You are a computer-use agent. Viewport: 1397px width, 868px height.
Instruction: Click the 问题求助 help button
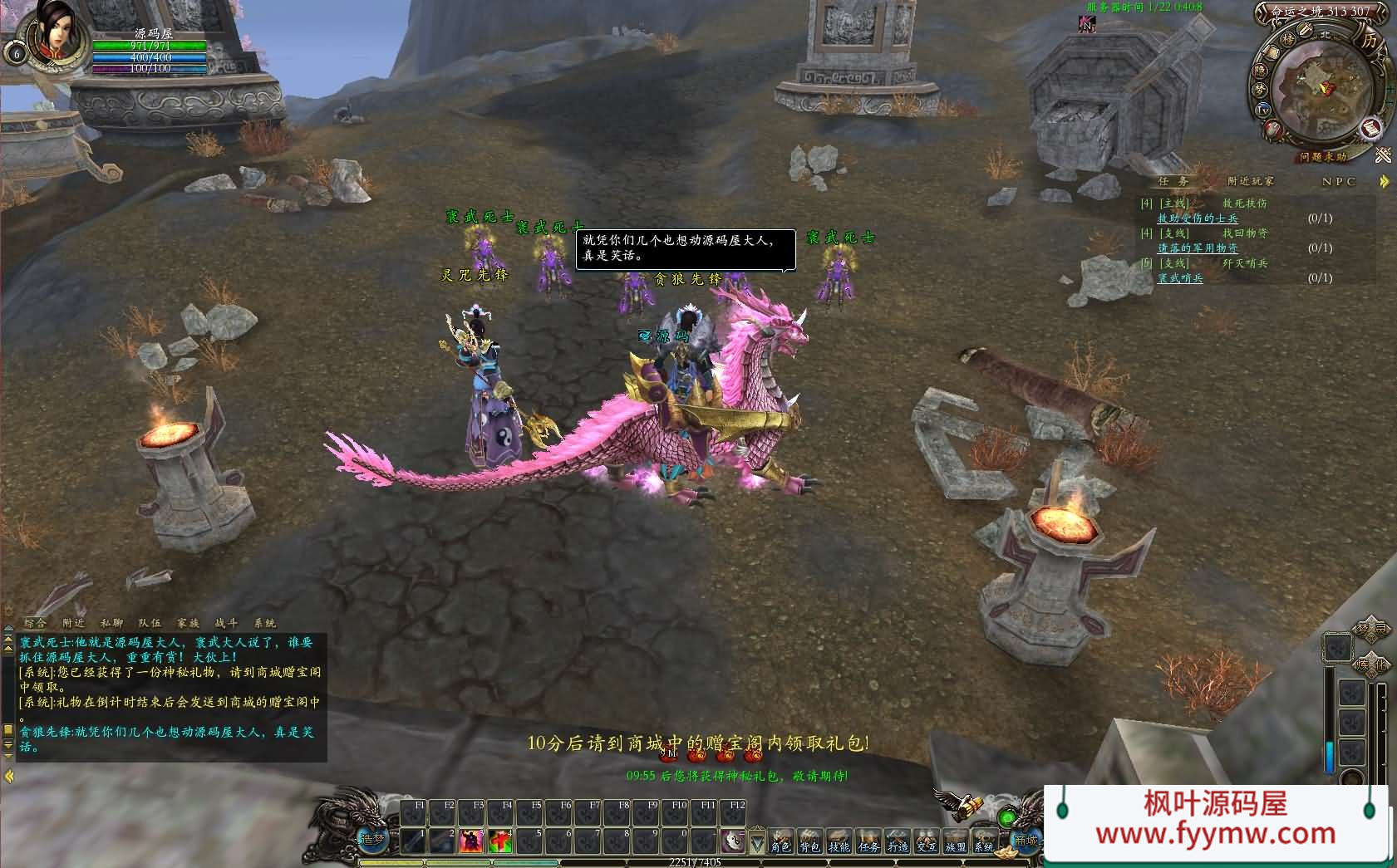(1323, 156)
